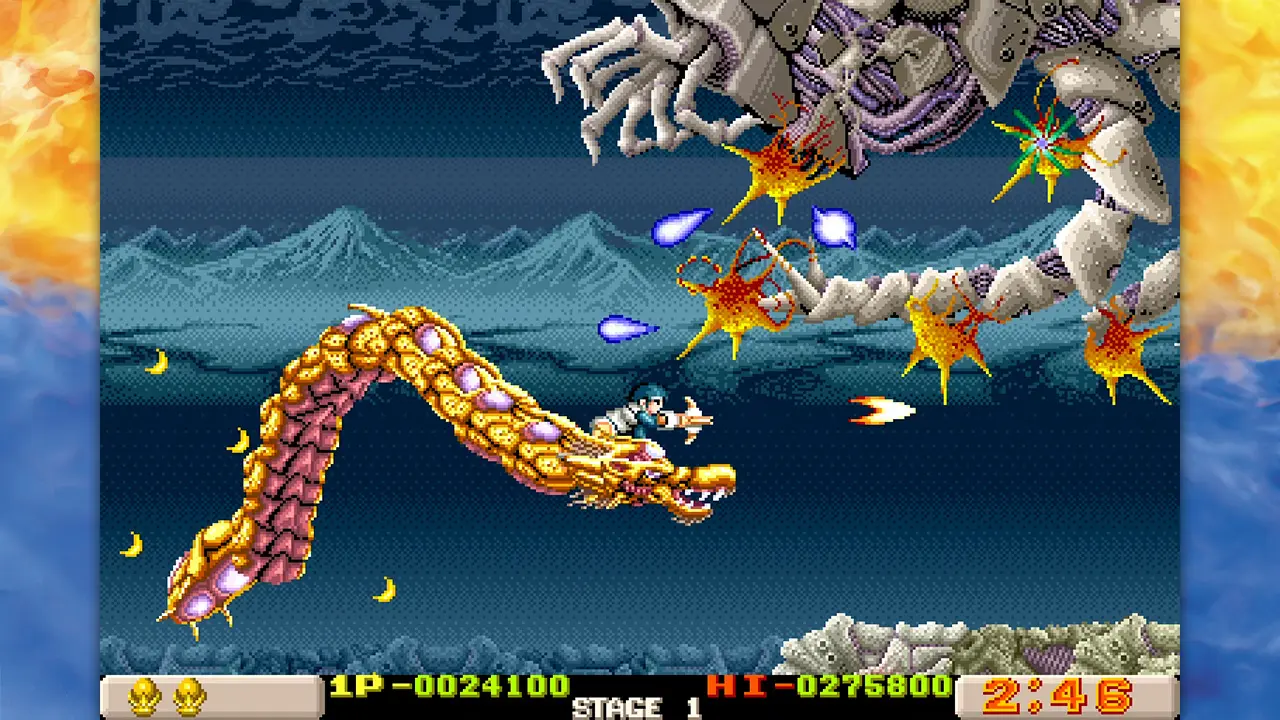Screen dimensions: 1280x720
Task: Click the orange flame projectile
Action: click(880, 410)
